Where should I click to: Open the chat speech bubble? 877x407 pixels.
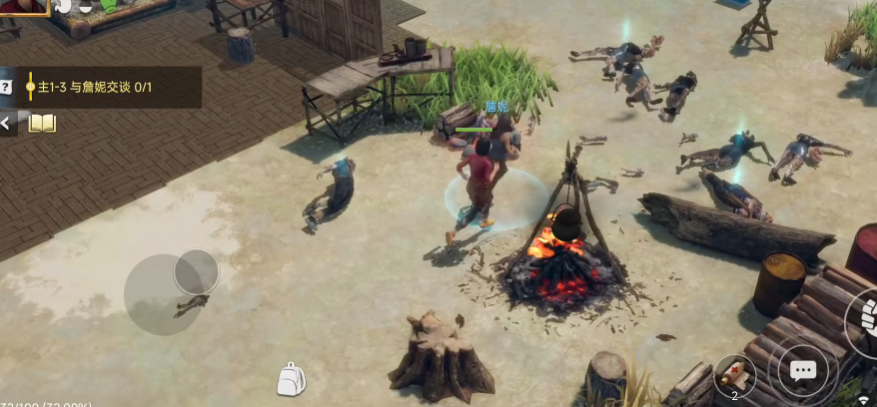pos(803,372)
